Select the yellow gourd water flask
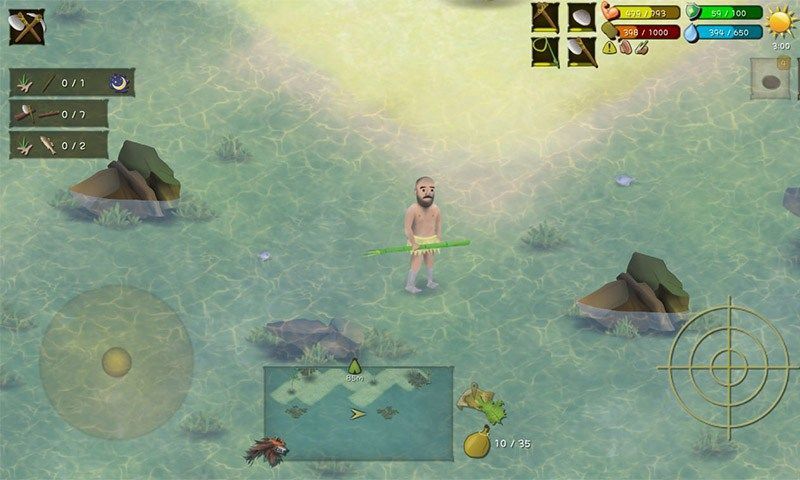The width and height of the screenshot is (800, 480). tap(477, 443)
